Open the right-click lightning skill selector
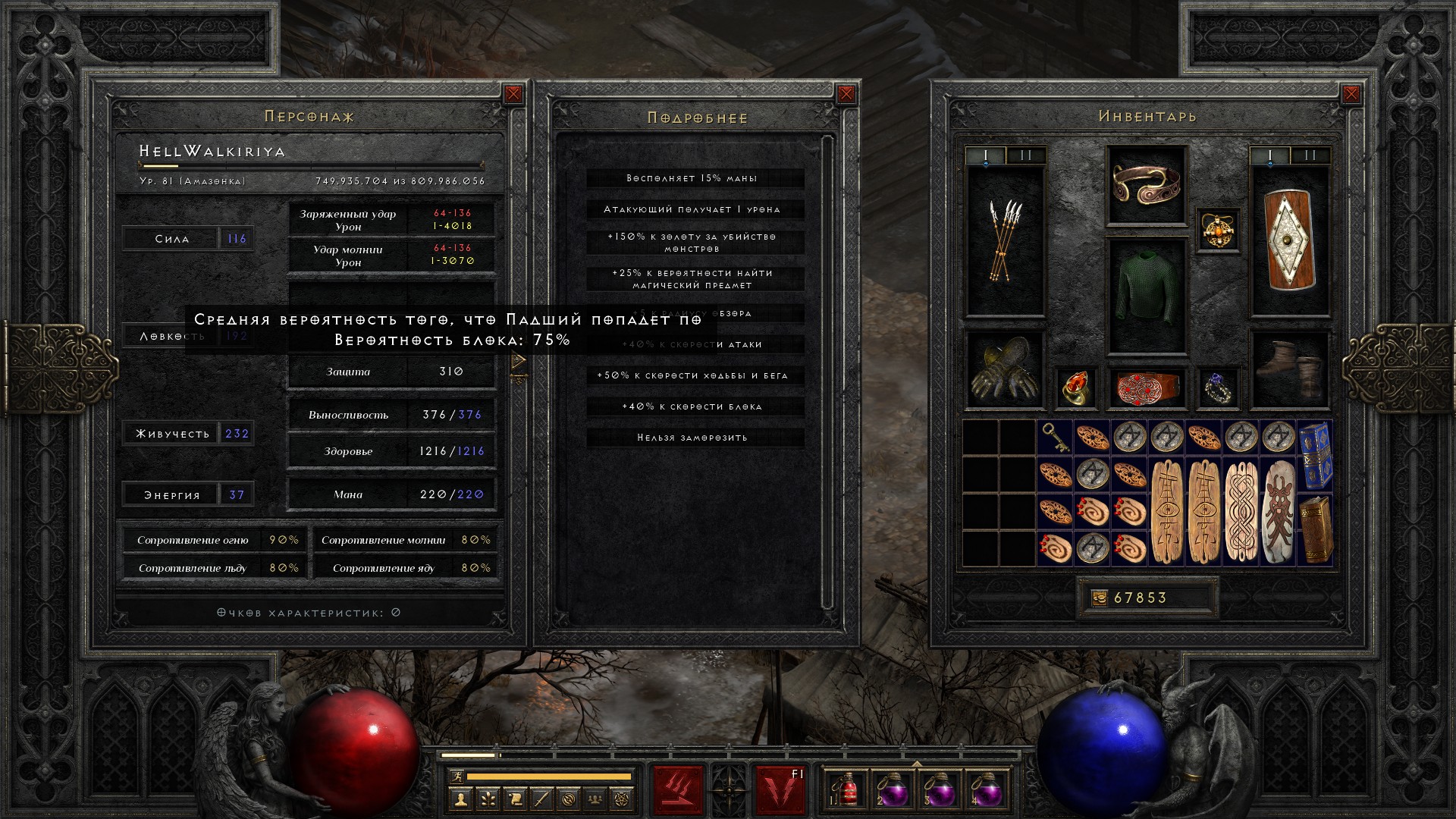This screenshot has width=1456, height=819. pos(780,789)
